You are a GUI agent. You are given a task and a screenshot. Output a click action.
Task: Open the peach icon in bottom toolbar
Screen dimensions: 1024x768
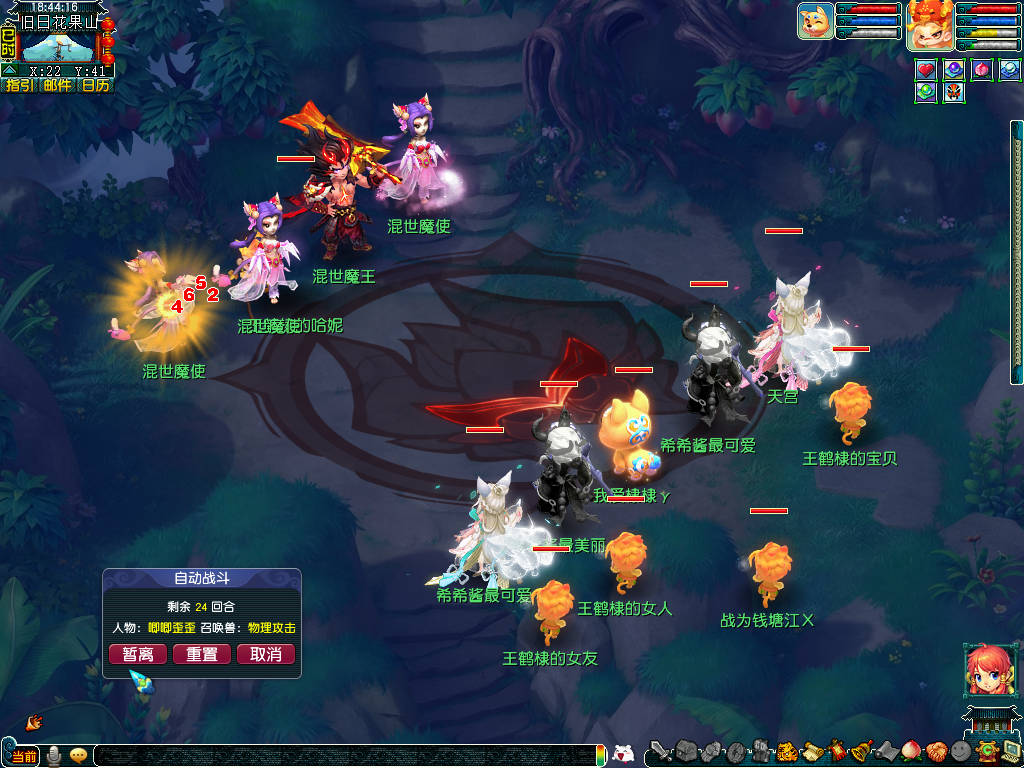pyautogui.click(x=911, y=751)
